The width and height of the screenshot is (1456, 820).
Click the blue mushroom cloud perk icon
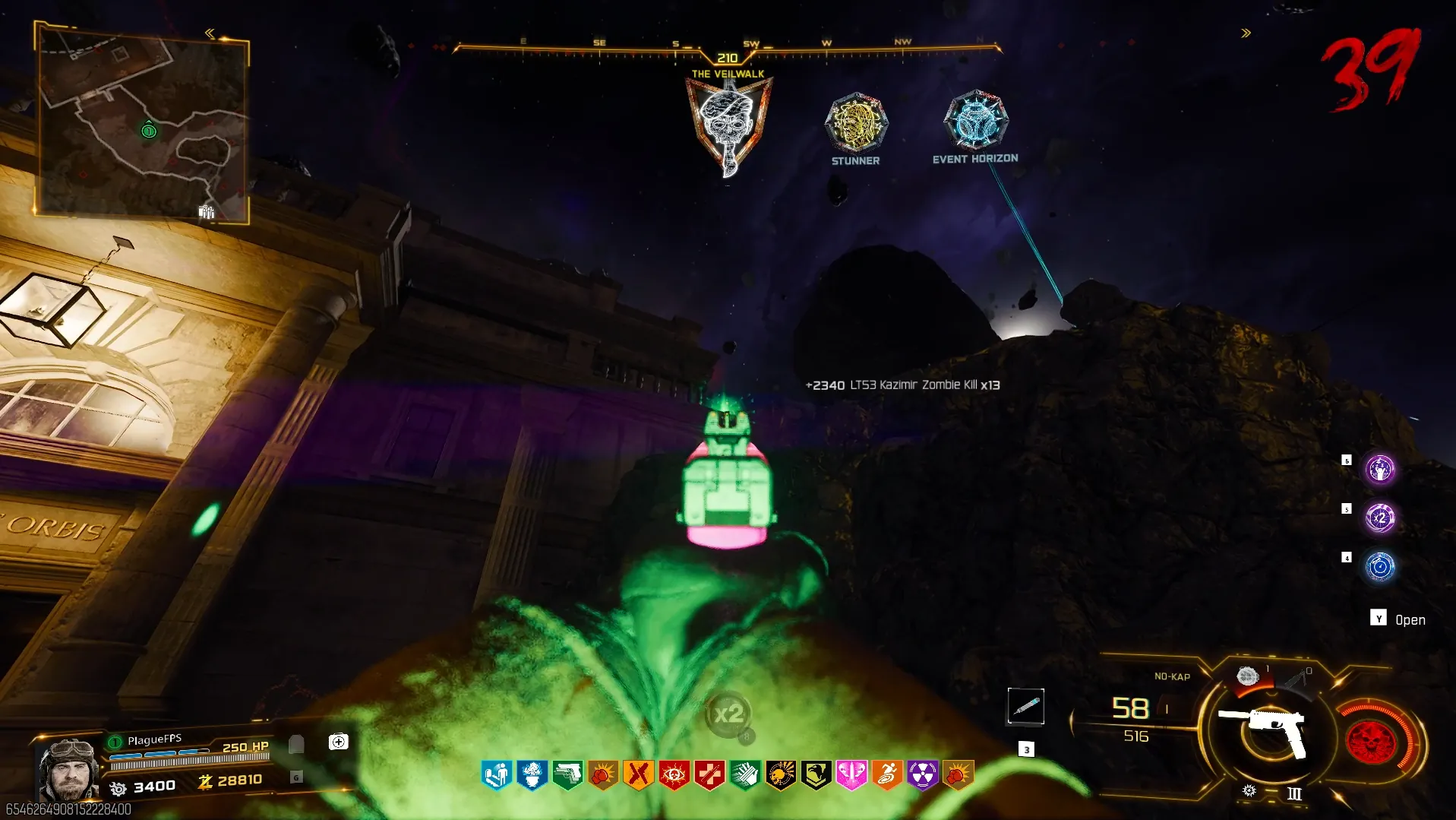pyautogui.click(x=532, y=775)
